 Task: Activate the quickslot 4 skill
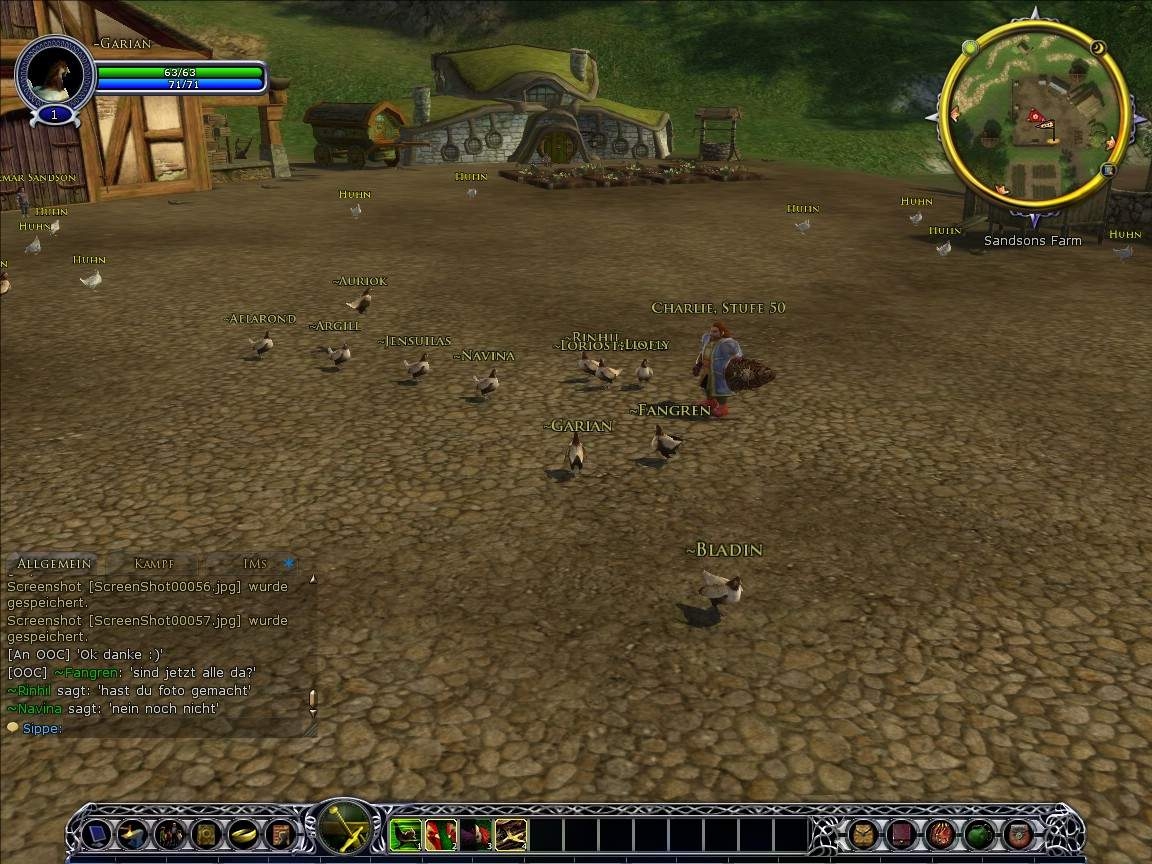(511, 834)
